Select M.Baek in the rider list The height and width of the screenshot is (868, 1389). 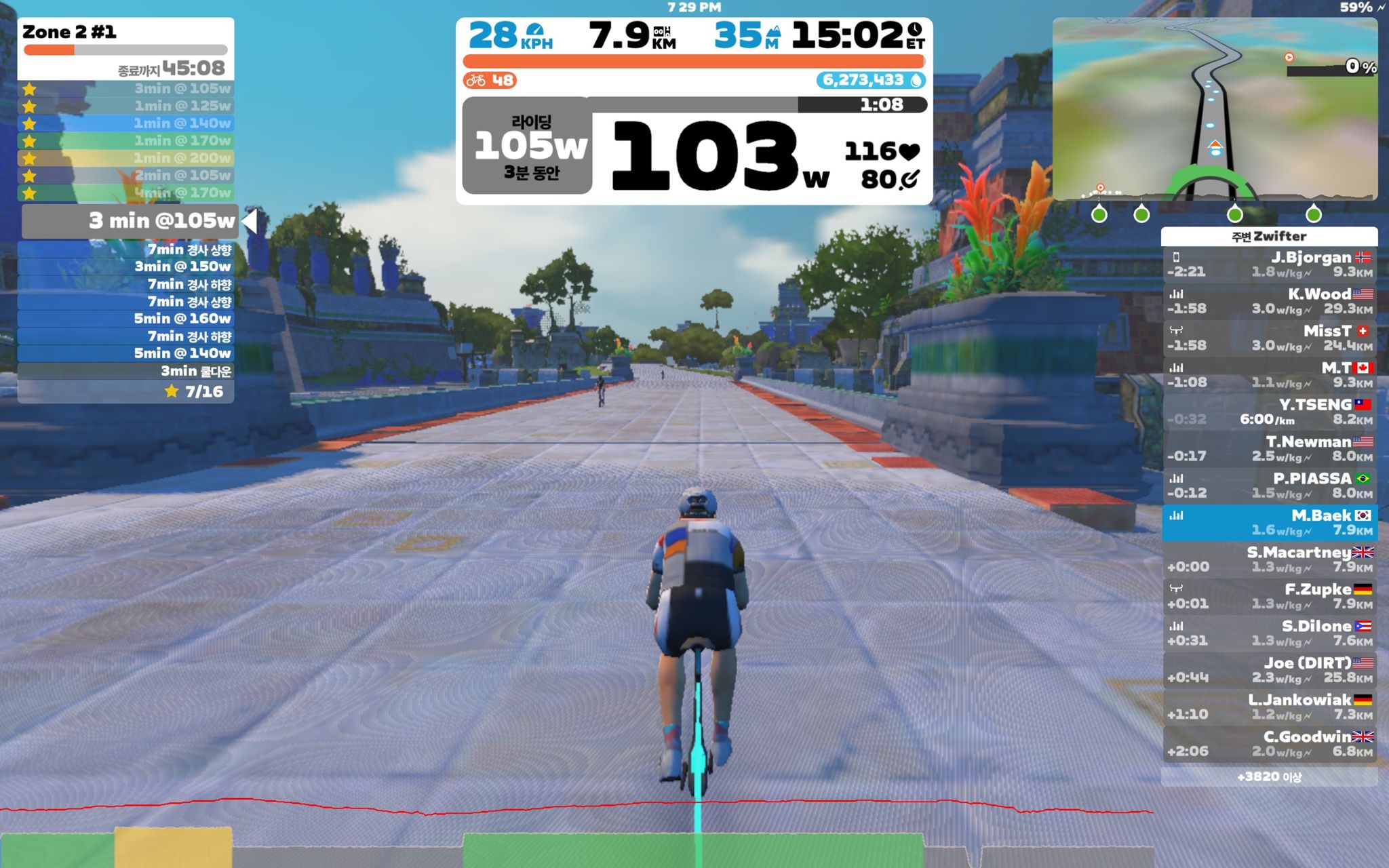click(x=1268, y=522)
